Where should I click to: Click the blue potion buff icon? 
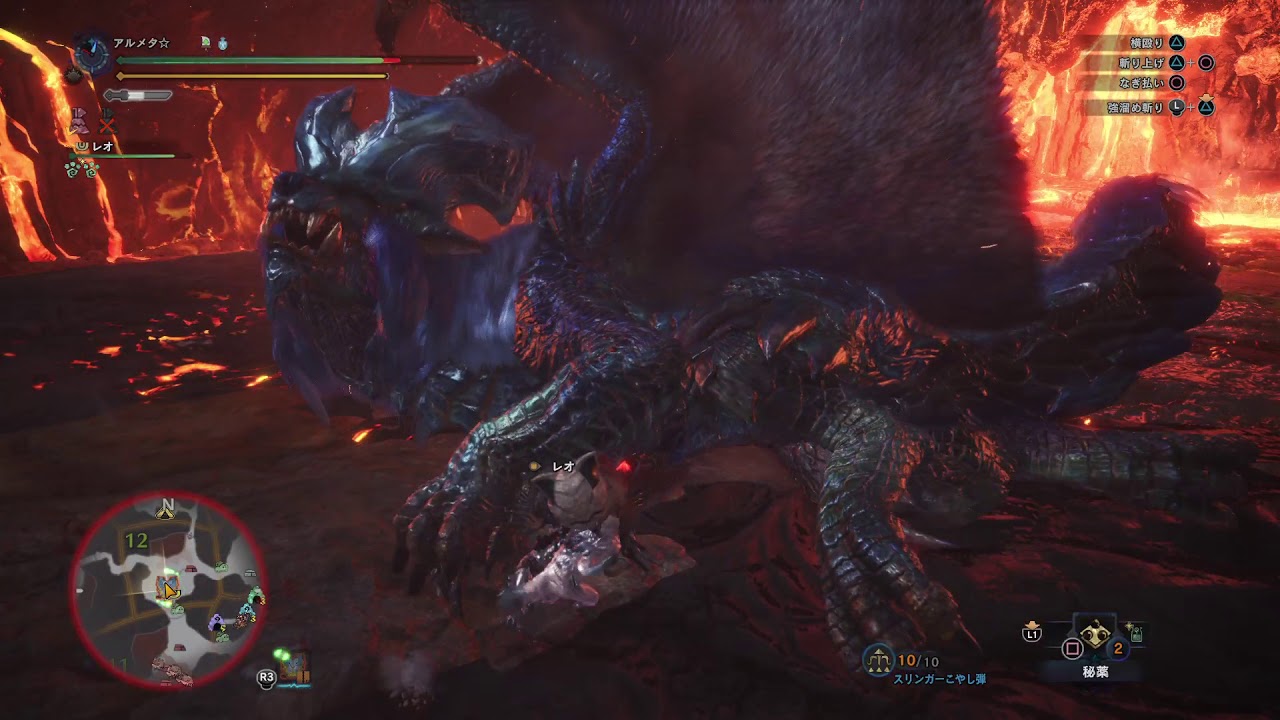221,44
